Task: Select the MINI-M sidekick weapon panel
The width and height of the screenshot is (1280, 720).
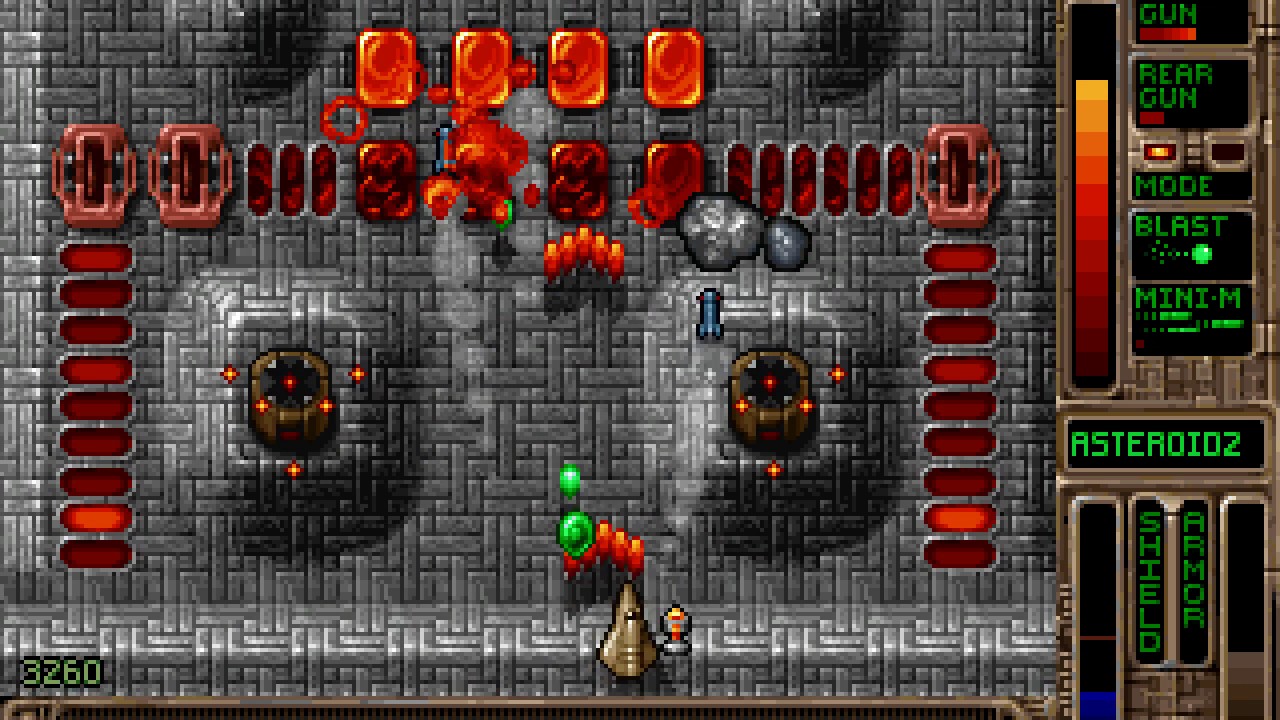Action: coord(1191,318)
